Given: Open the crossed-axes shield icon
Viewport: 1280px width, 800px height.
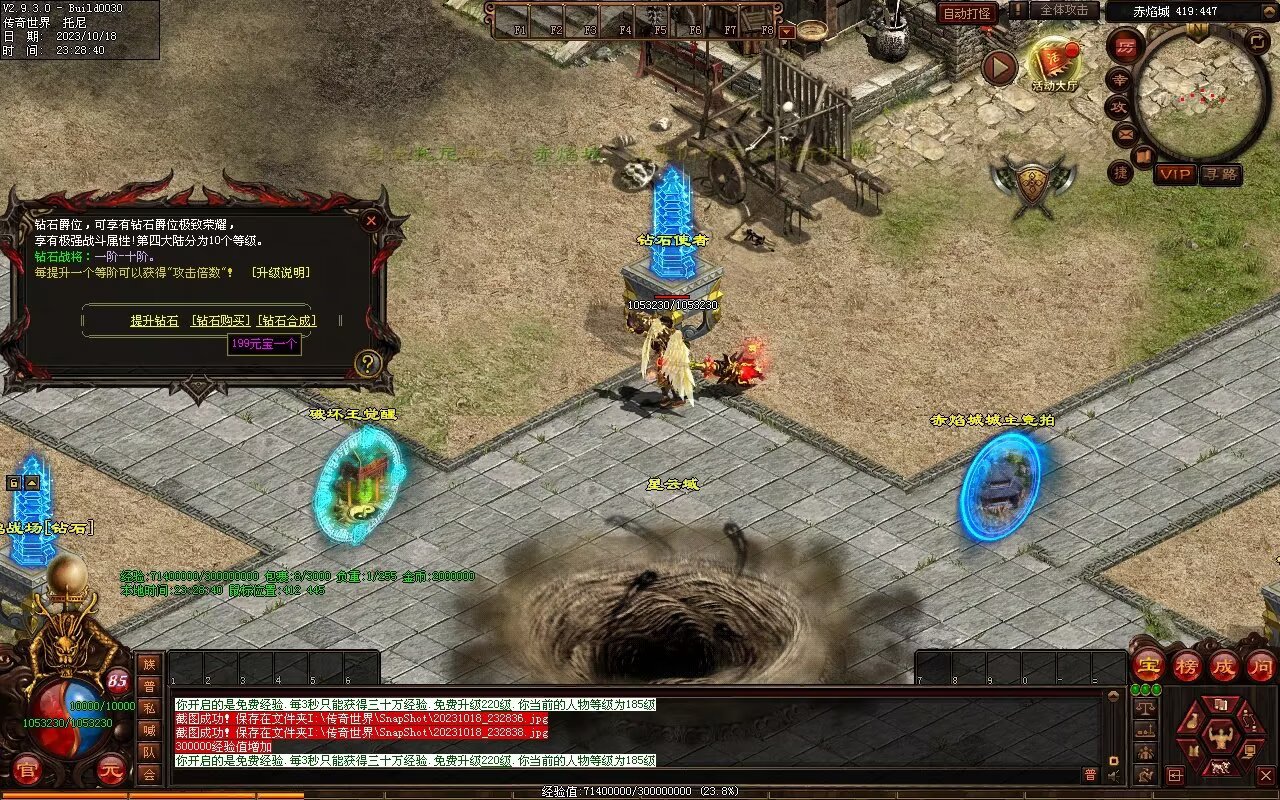Looking at the screenshot, I should [x=1033, y=185].
